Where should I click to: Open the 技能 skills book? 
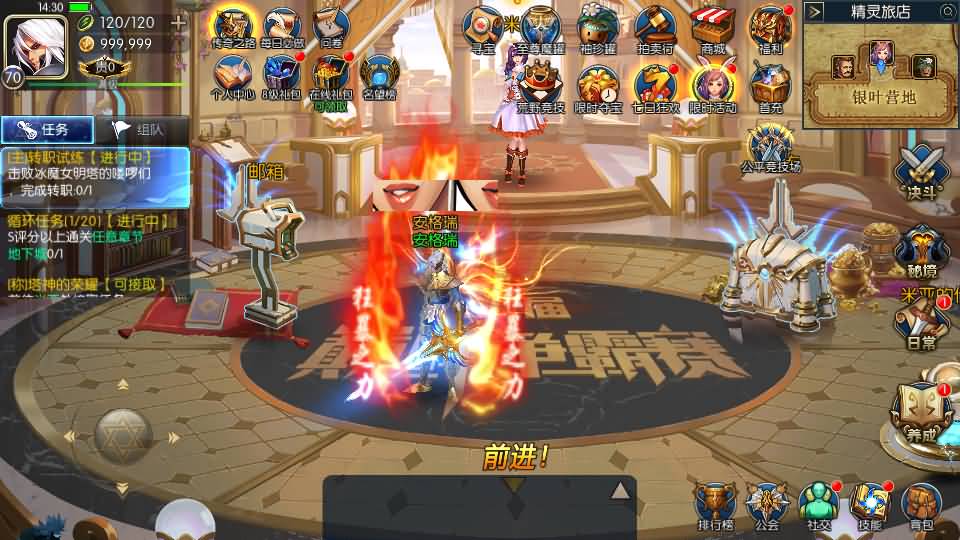tap(869, 504)
